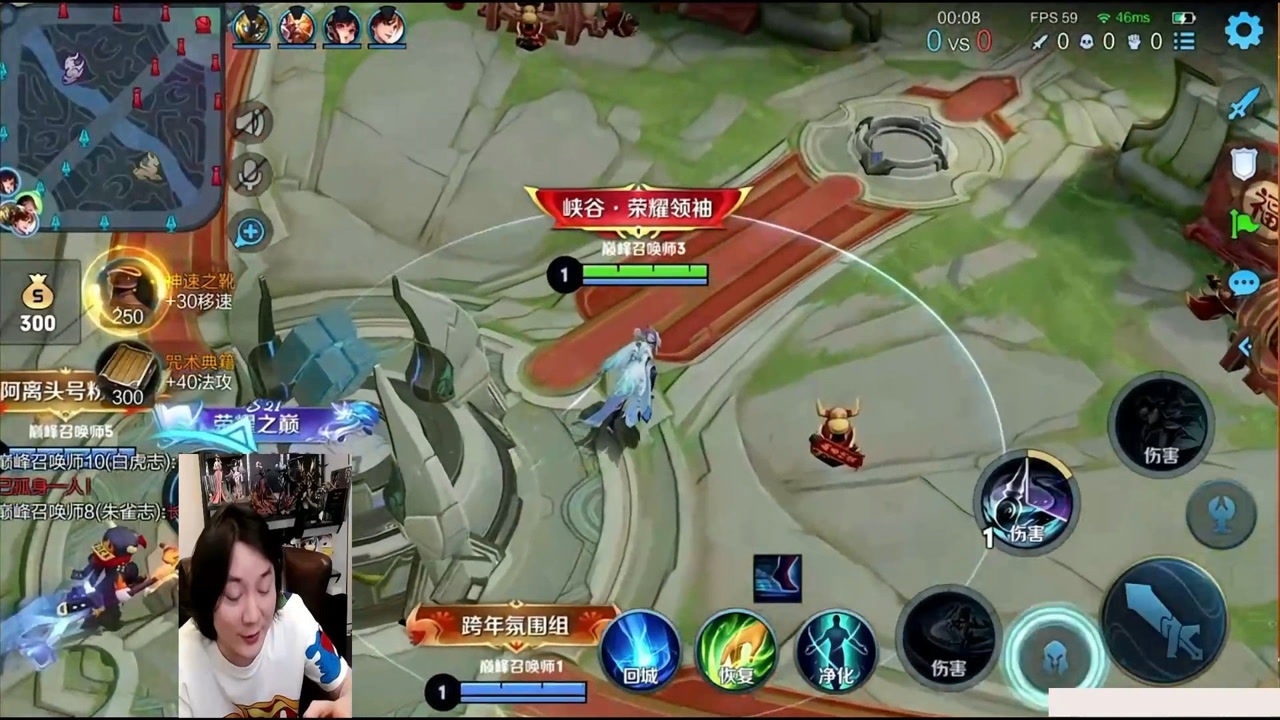
Task: Activate the glowing helmet target button
Action: [1053, 657]
